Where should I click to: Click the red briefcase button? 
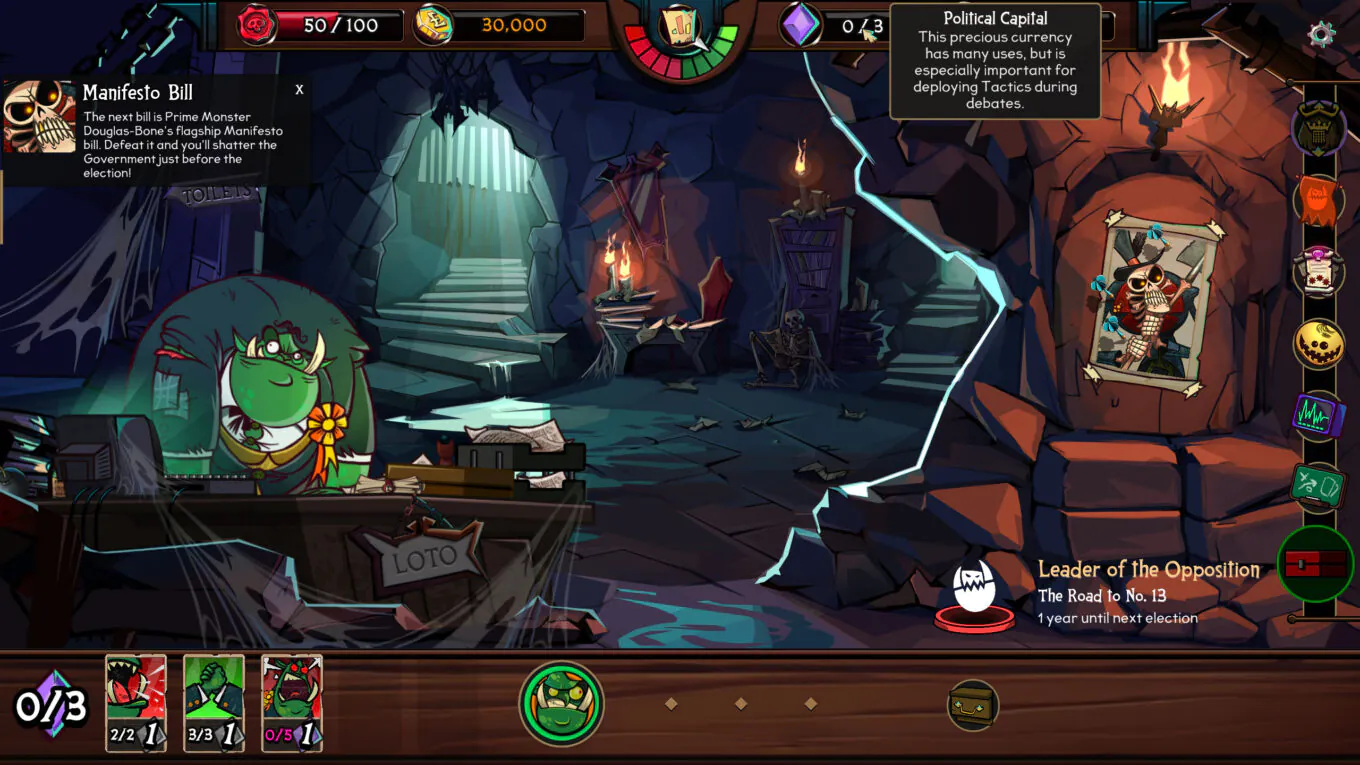(1316, 563)
